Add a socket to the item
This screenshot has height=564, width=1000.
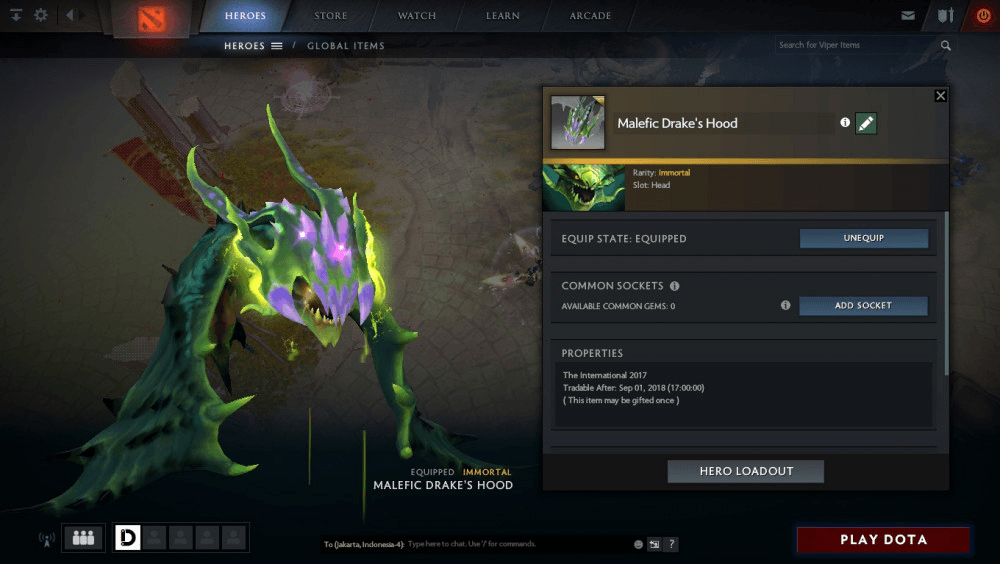863,306
